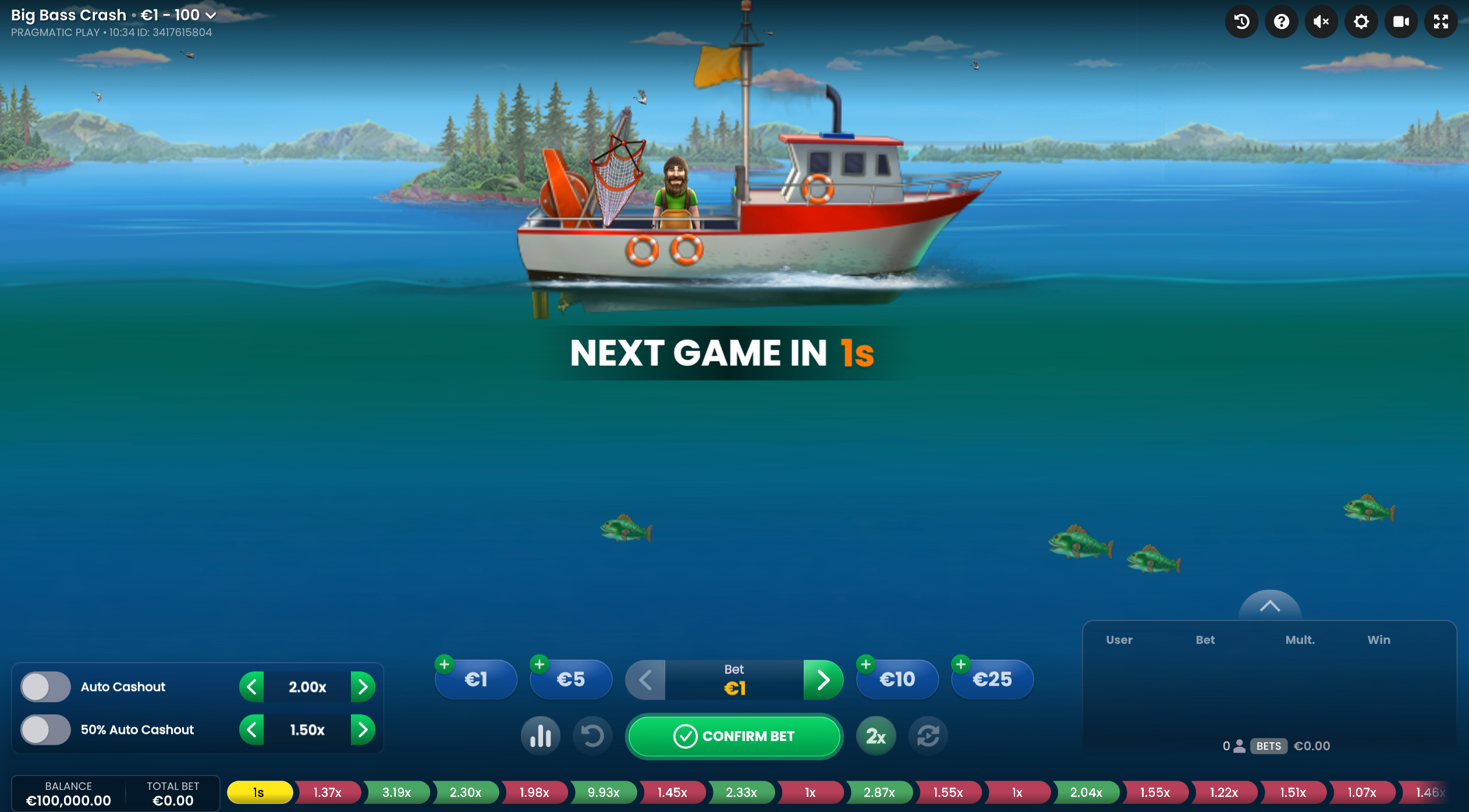Increase Auto Cashout with right green arrow
The image size is (1469, 812).
tap(364, 686)
